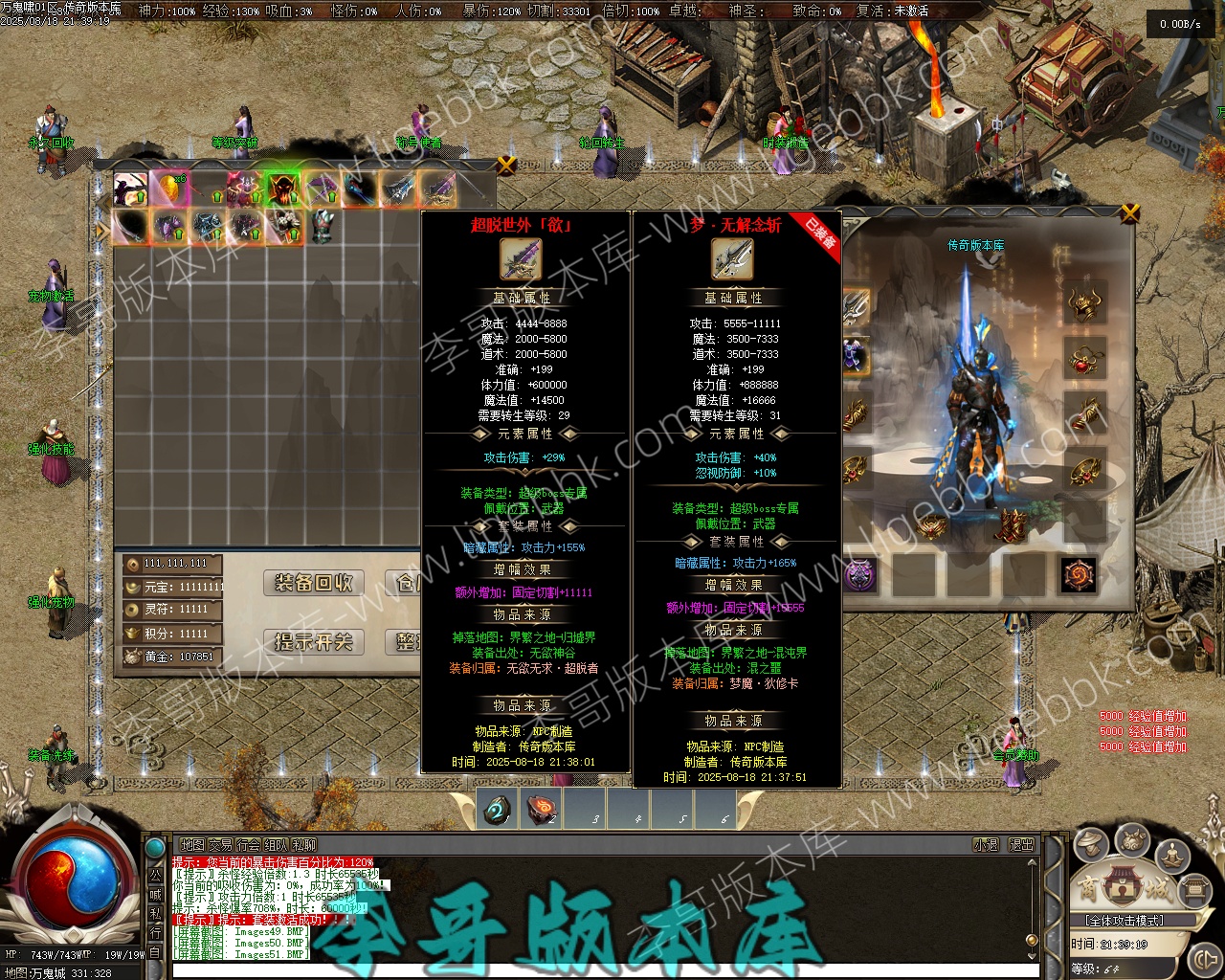This screenshot has height=980, width=1225.
Task: Use the teal swirl item in hotbar
Action: click(498, 809)
